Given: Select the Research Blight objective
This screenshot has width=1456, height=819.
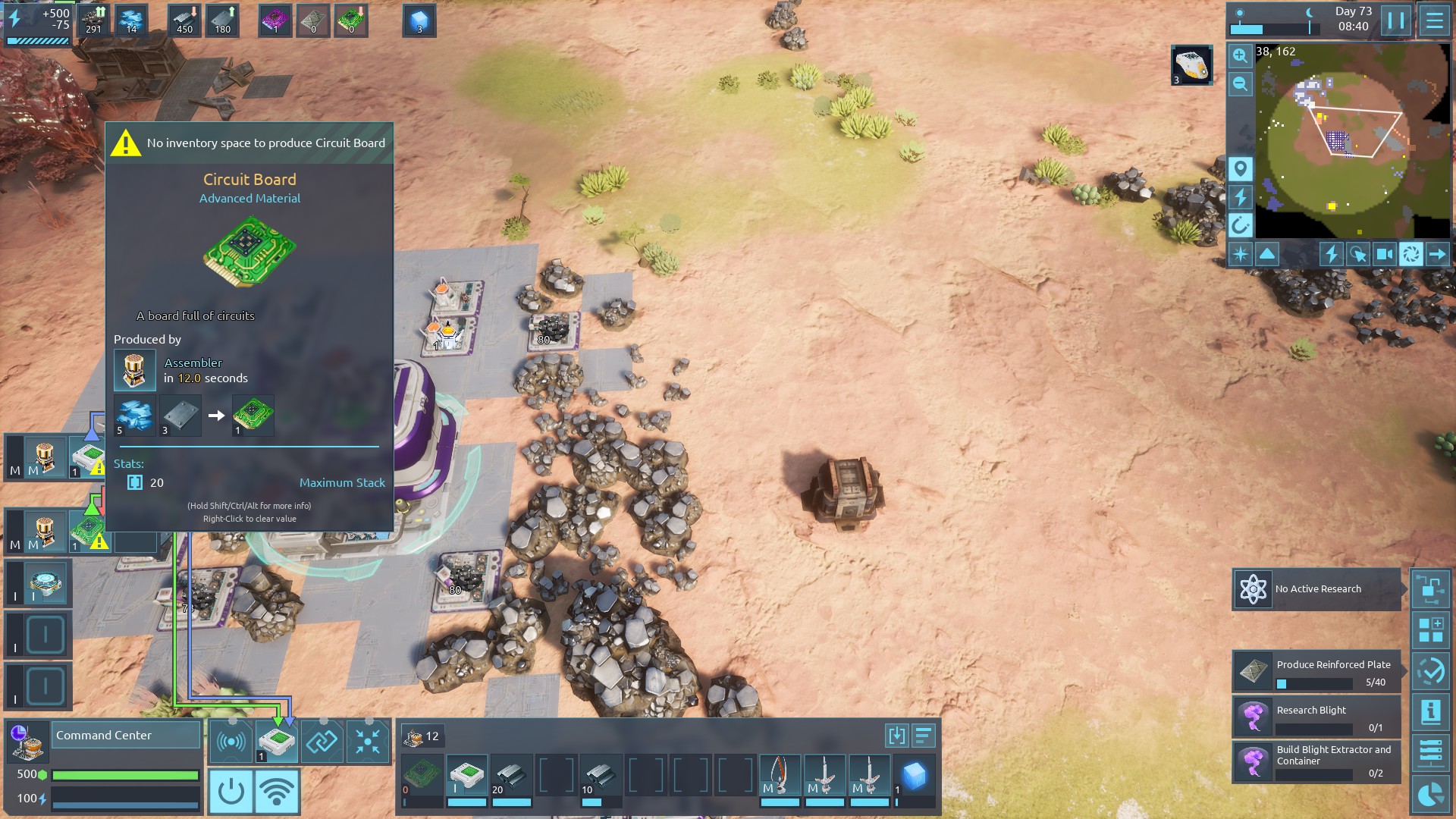Looking at the screenshot, I should click(x=1316, y=717).
